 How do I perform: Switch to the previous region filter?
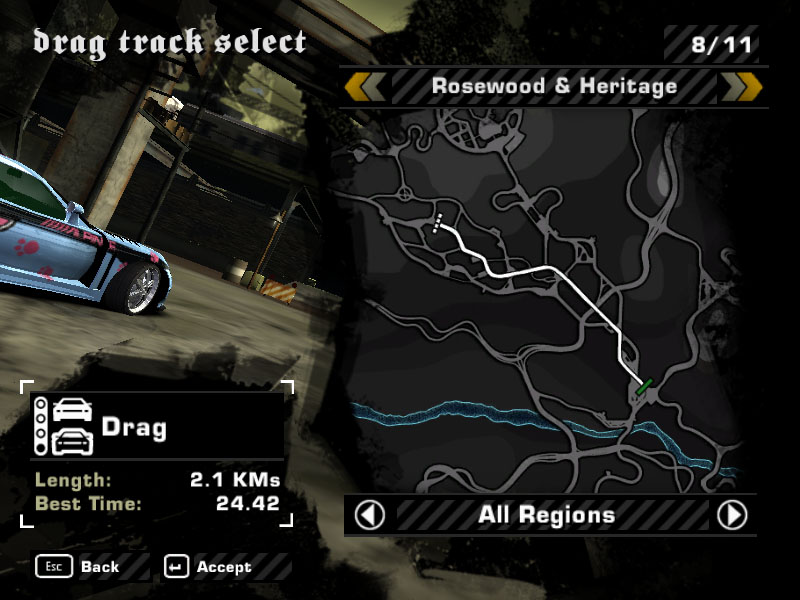coord(370,515)
